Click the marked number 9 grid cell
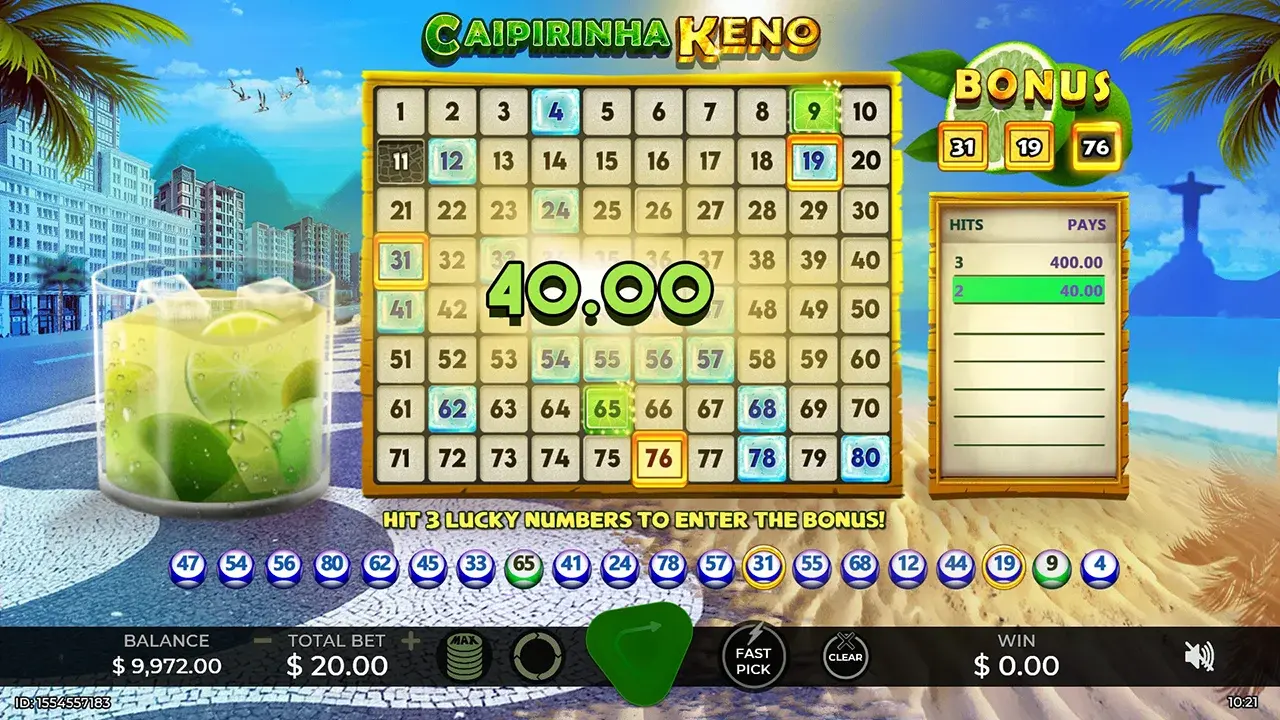 point(812,112)
